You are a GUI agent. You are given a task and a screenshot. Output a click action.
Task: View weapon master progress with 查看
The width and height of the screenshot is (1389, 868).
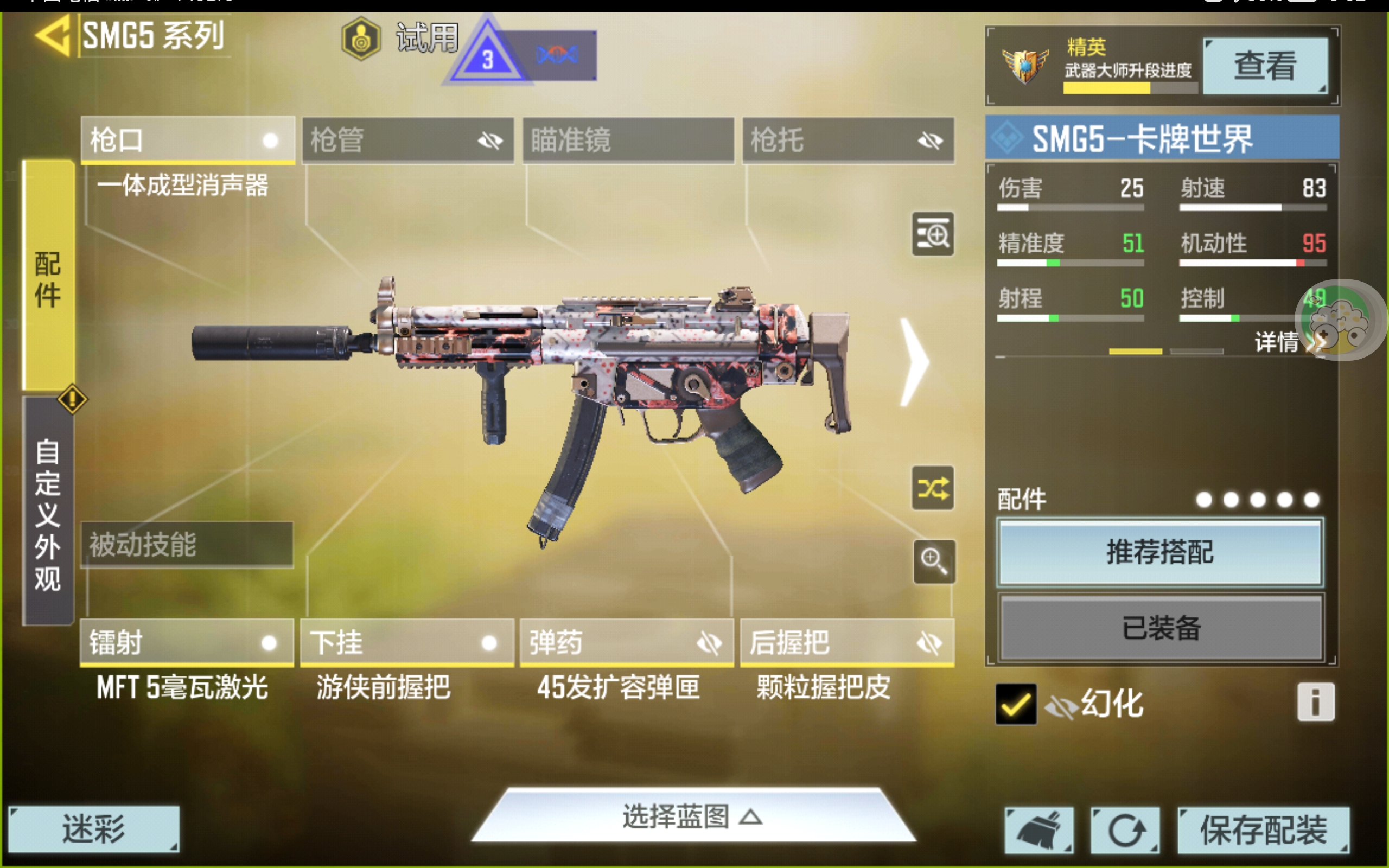(x=1265, y=66)
